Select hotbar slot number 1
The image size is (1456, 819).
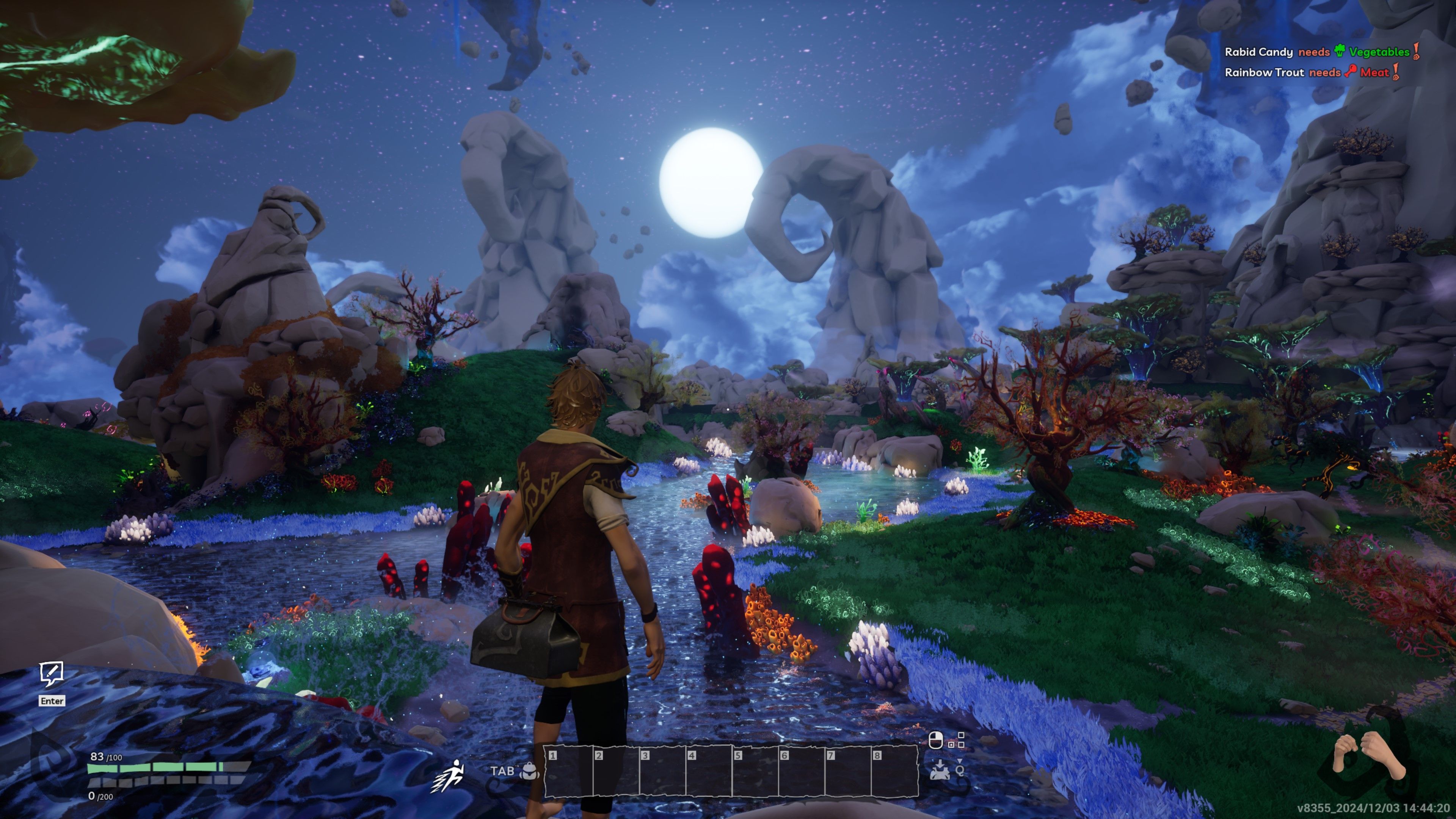tap(568, 772)
